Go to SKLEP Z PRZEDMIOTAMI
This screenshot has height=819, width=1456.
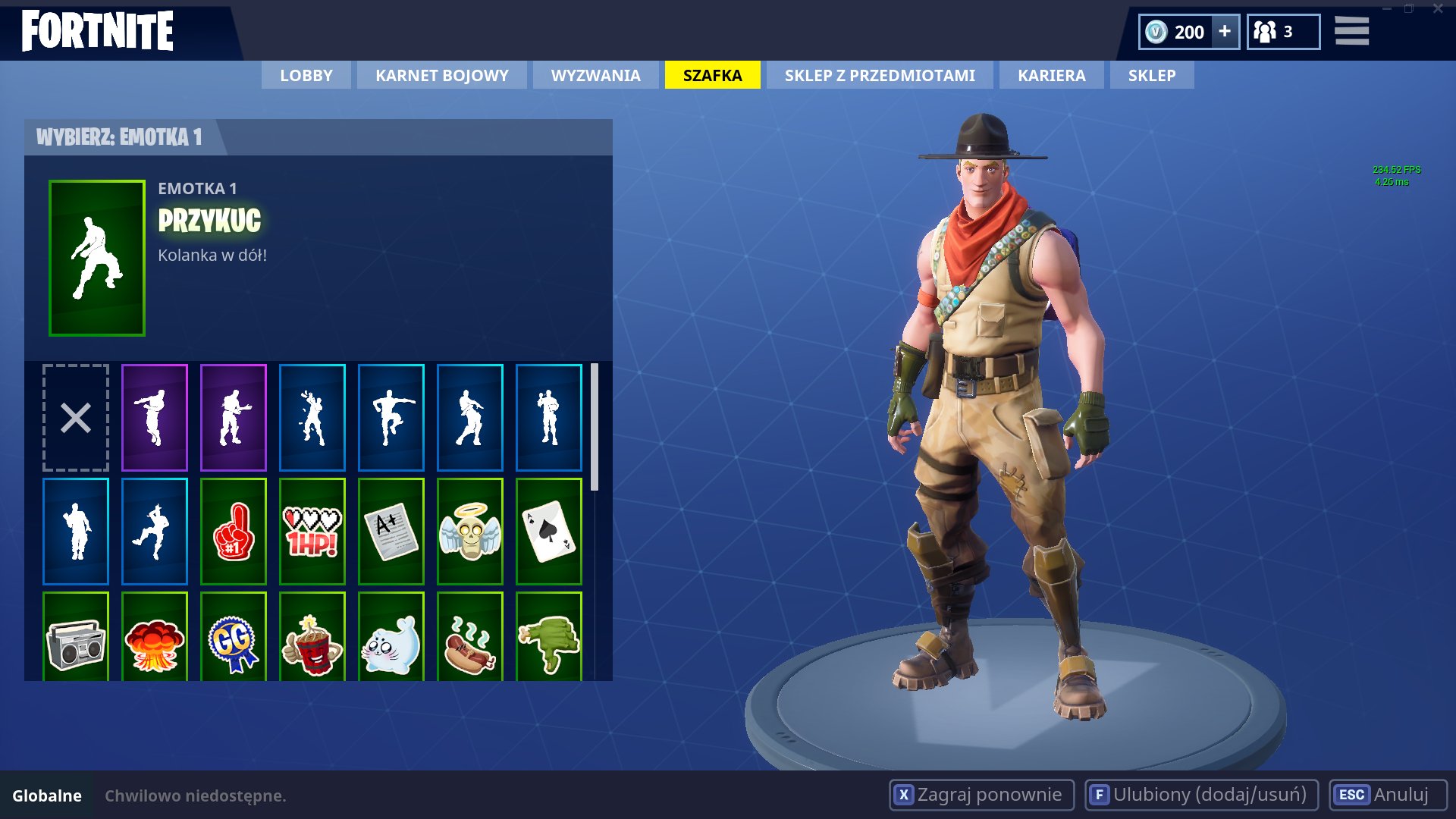(880, 75)
